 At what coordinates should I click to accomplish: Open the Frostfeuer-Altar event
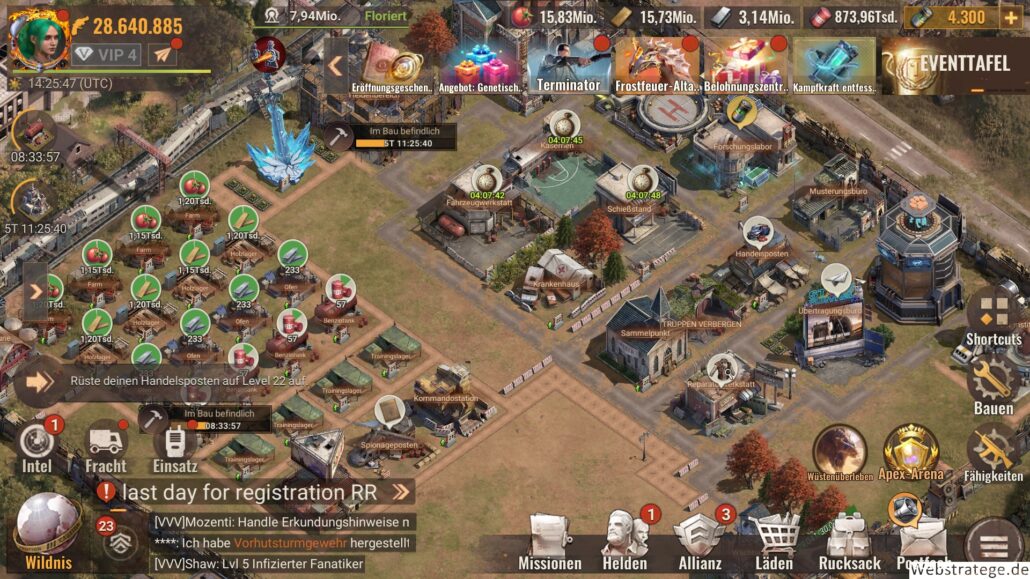pos(657,65)
